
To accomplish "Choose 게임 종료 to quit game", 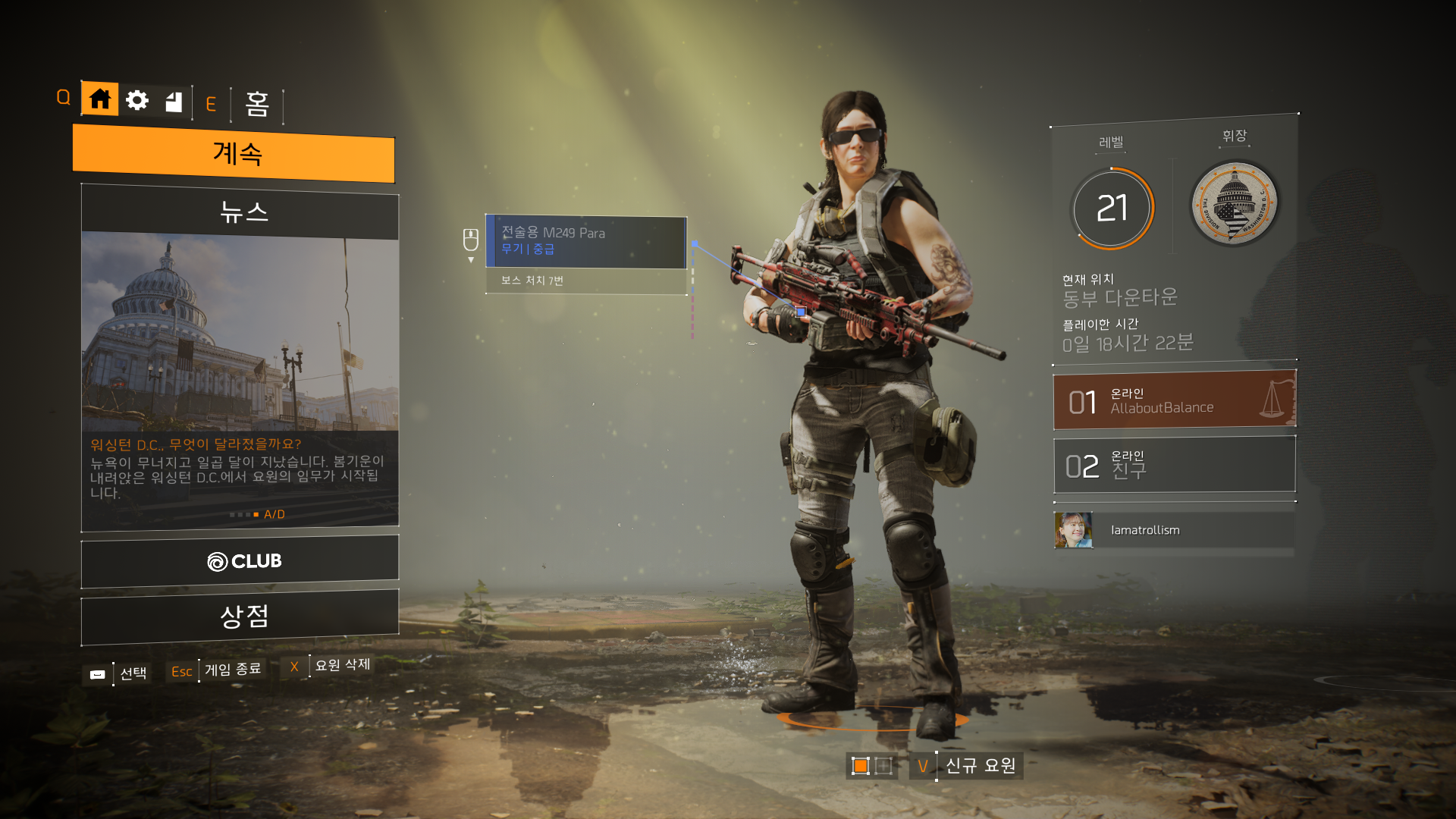I will pos(232,670).
